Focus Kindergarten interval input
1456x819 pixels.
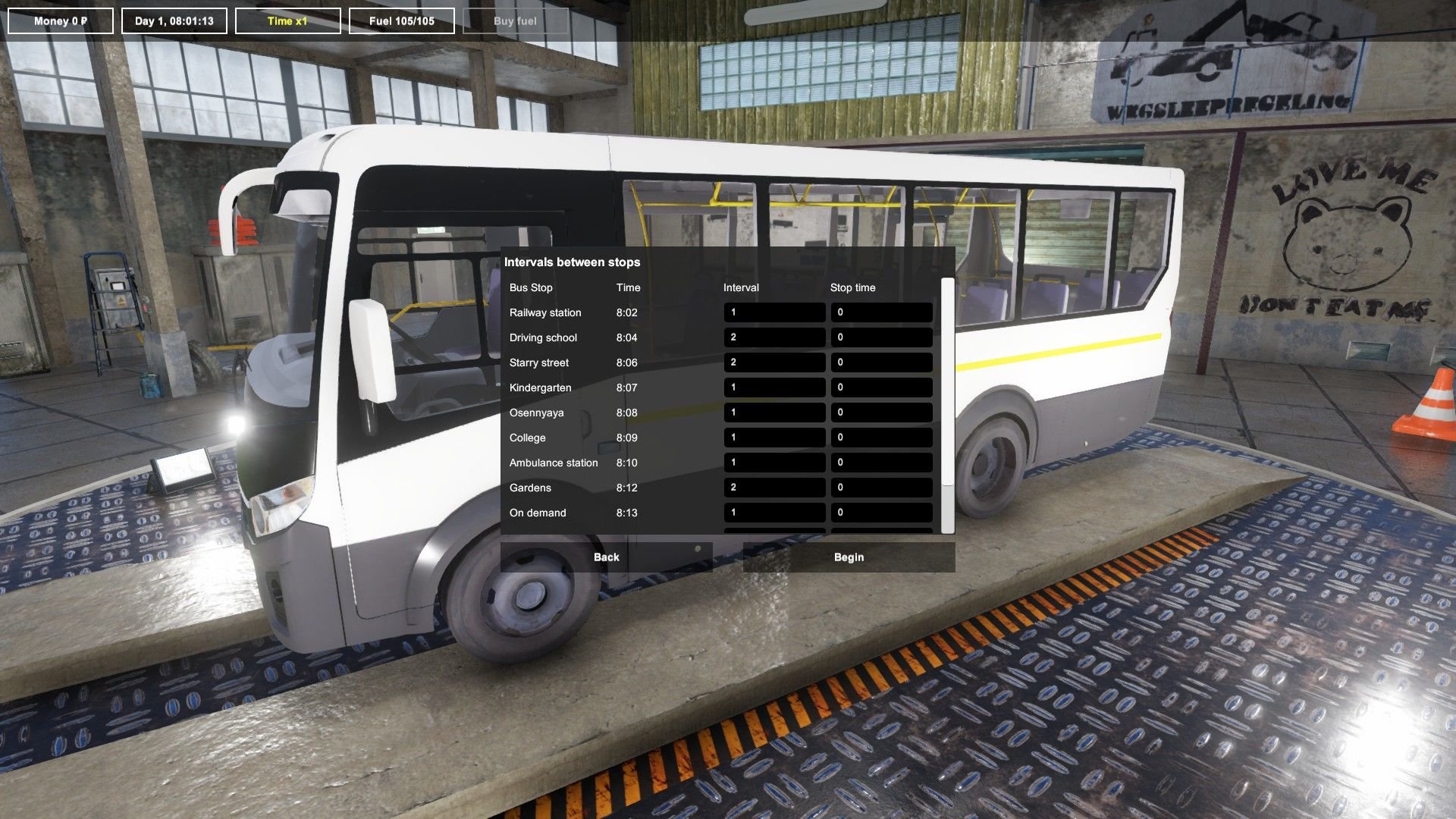774,388
